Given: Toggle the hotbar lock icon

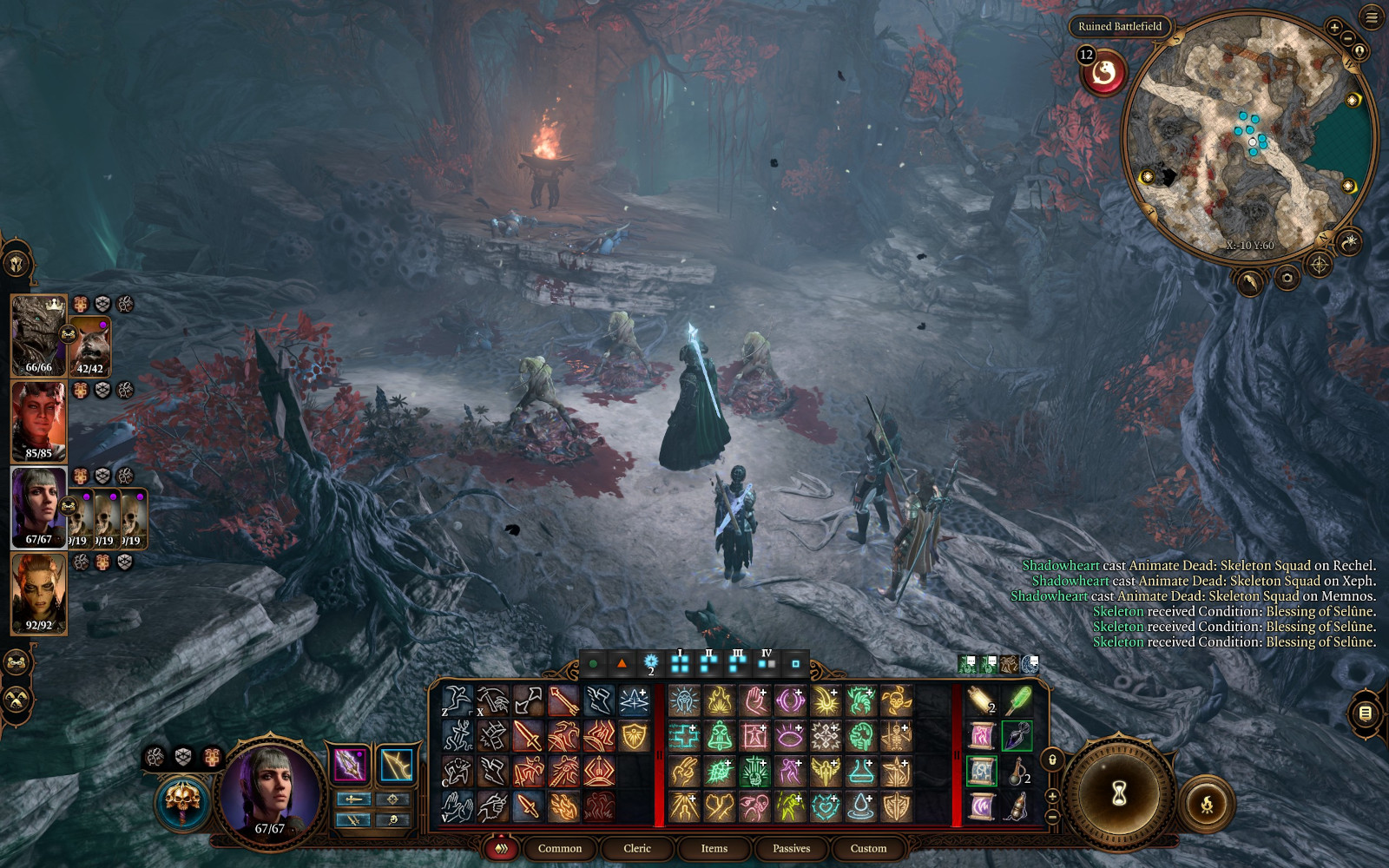Looking at the screenshot, I should [1053, 760].
